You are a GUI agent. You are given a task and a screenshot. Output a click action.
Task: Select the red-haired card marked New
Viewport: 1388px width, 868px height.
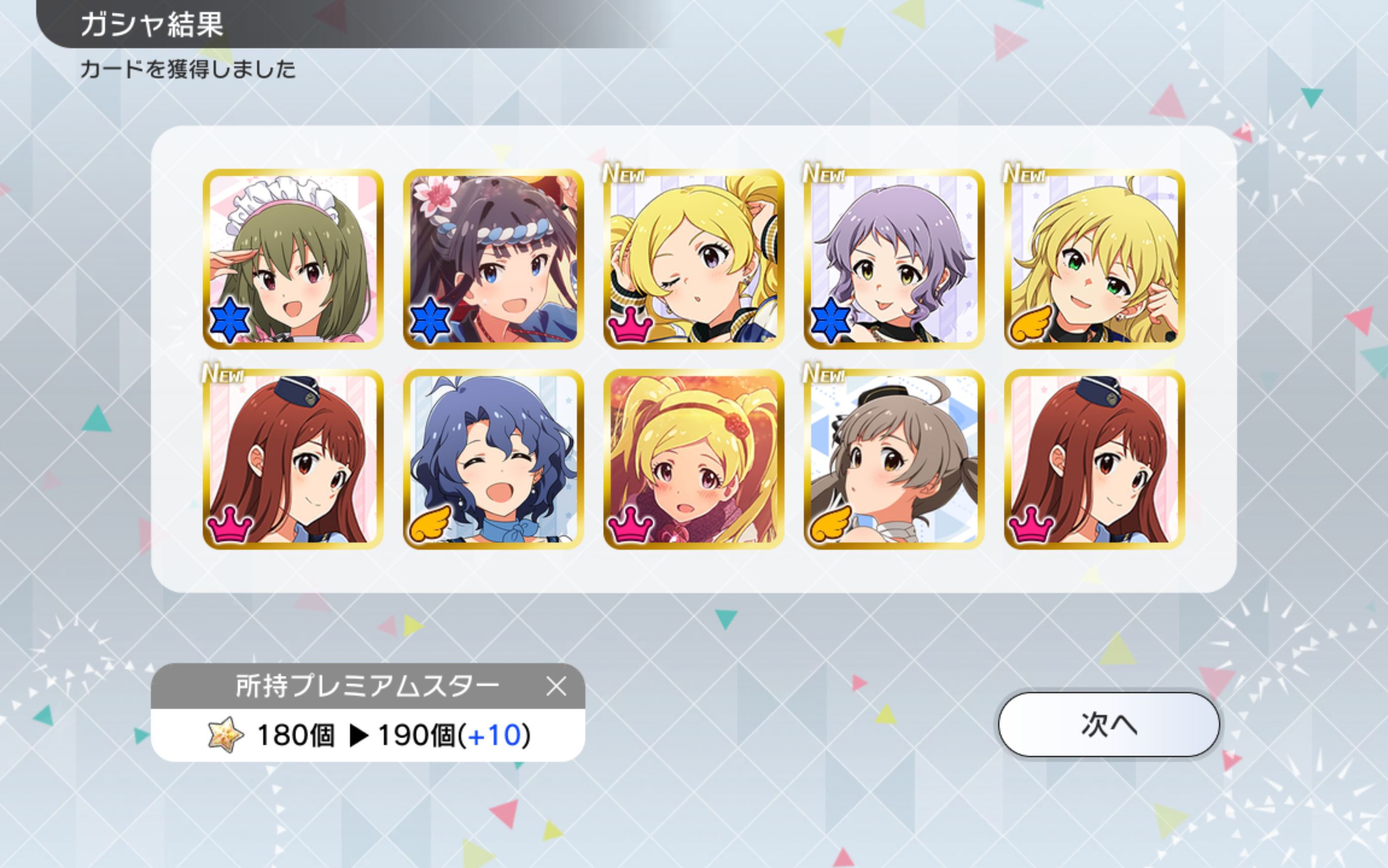click(x=293, y=459)
